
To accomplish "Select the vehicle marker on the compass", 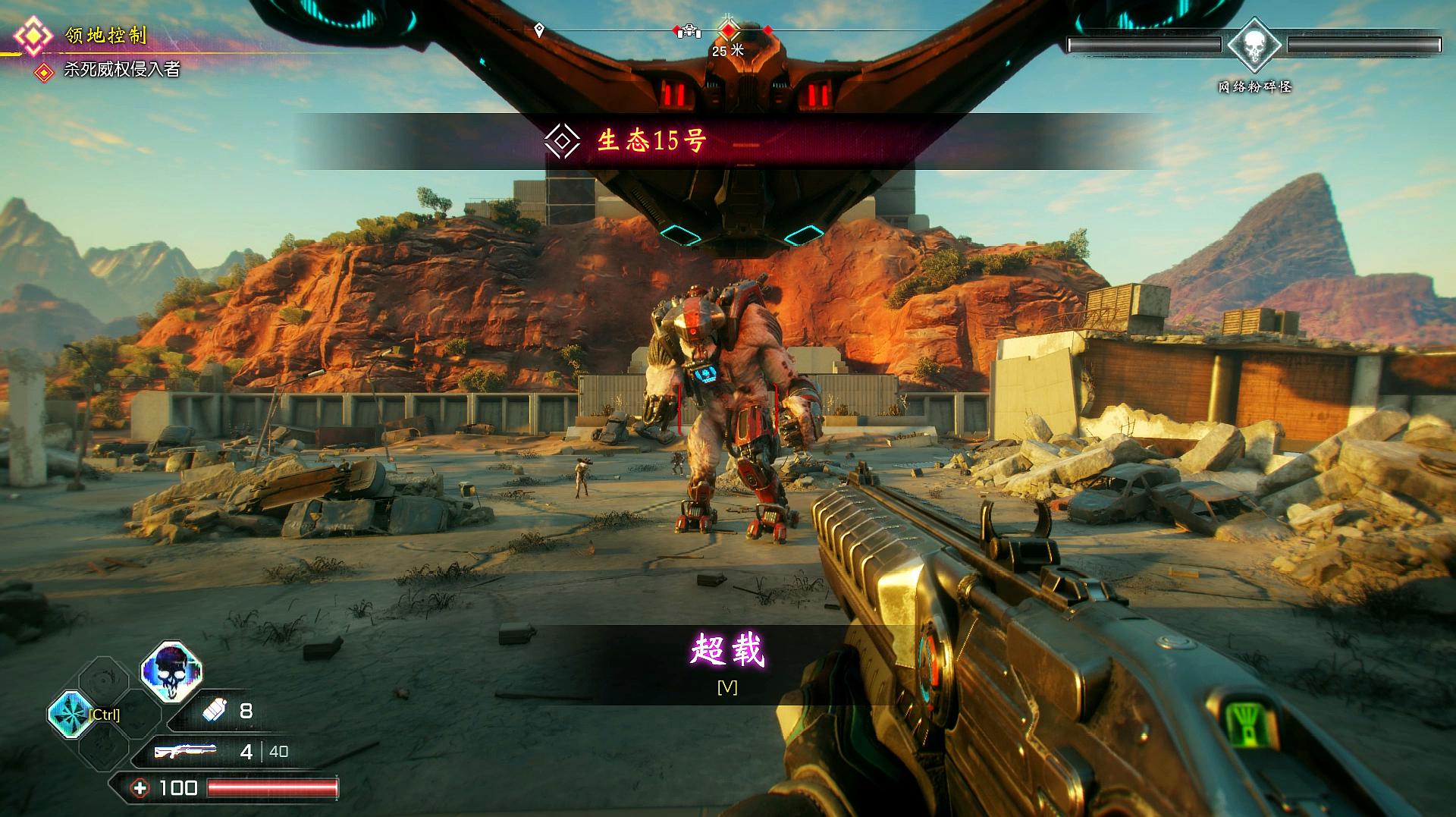I will [x=689, y=30].
